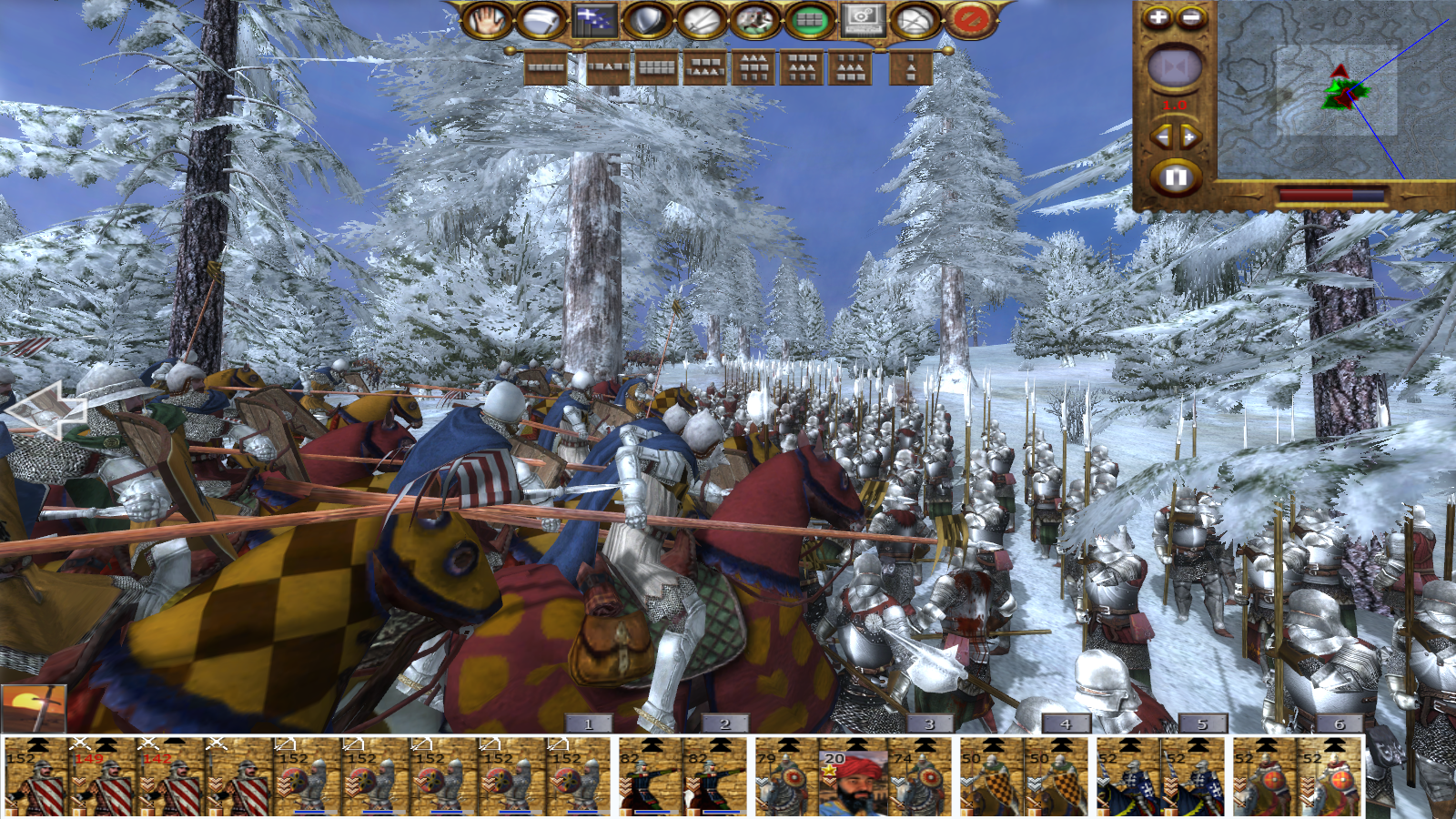This screenshot has height=819, width=1456.
Task: Decrease battle speed with the left arrow
Action: tap(1161, 137)
